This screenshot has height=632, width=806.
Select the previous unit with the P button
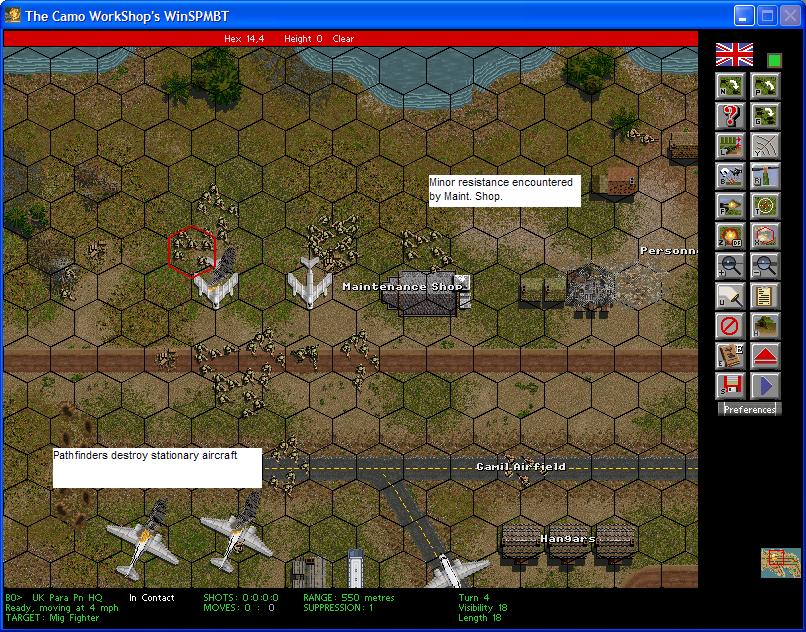(x=765, y=86)
